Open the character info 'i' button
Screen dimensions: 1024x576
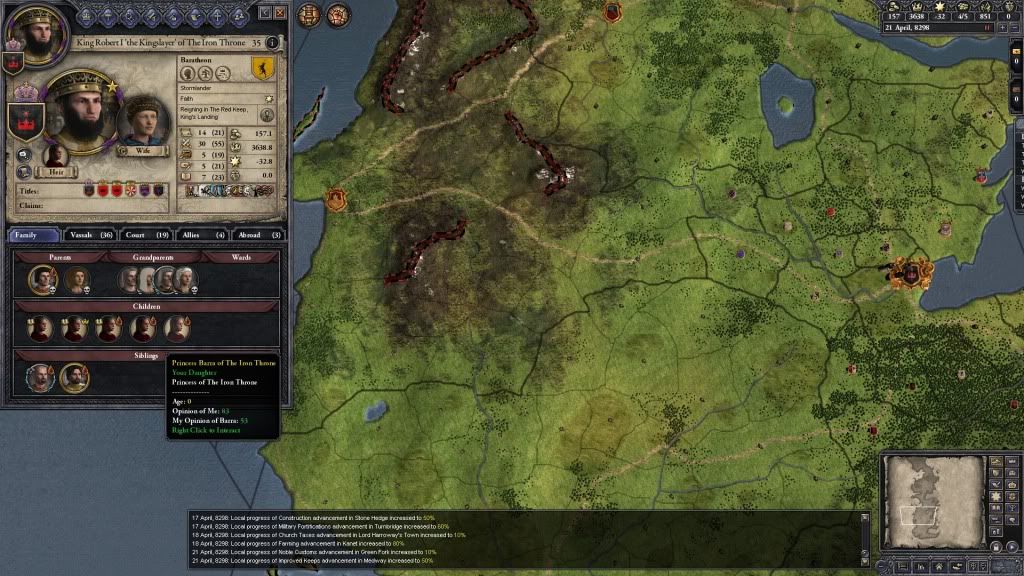[271, 43]
